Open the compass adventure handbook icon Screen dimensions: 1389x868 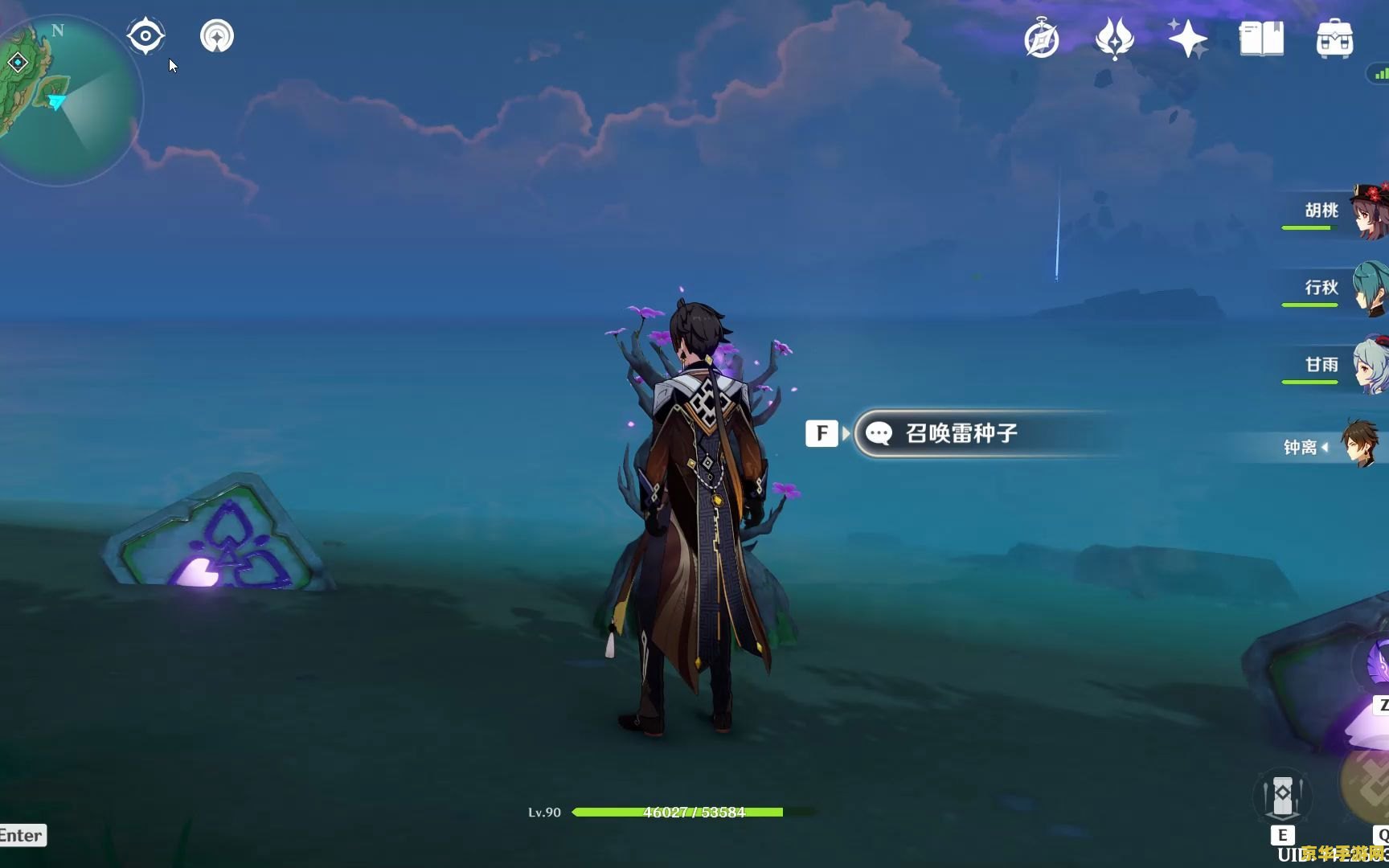[x=1042, y=39]
